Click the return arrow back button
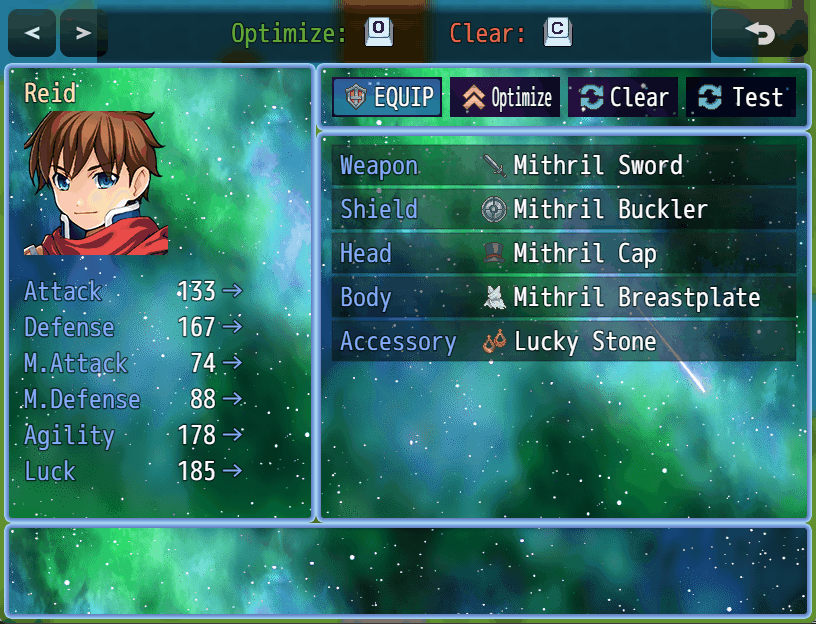The height and width of the screenshot is (624, 816). 760,34
